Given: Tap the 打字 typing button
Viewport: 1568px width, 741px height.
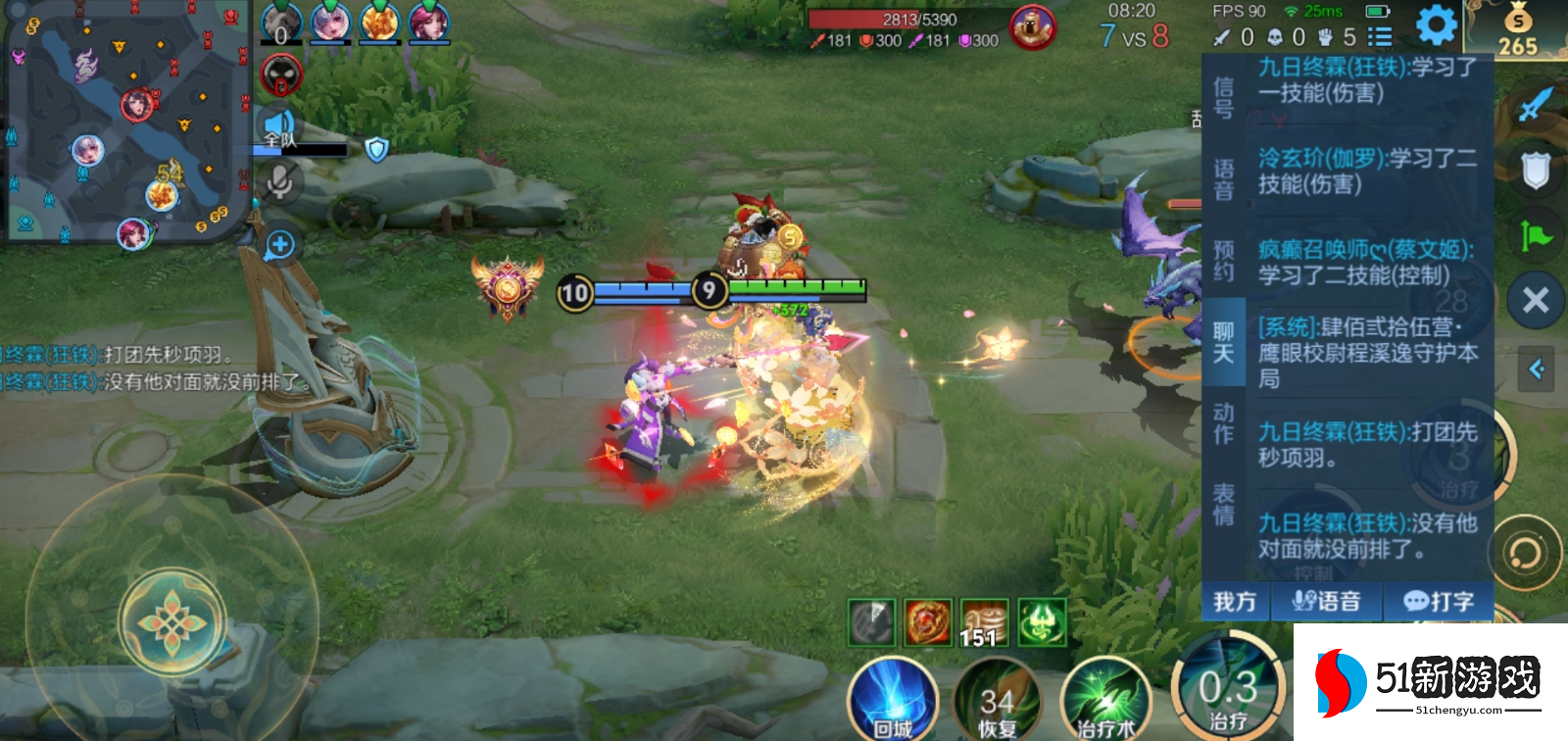Looking at the screenshot, I should (1439, 601).
